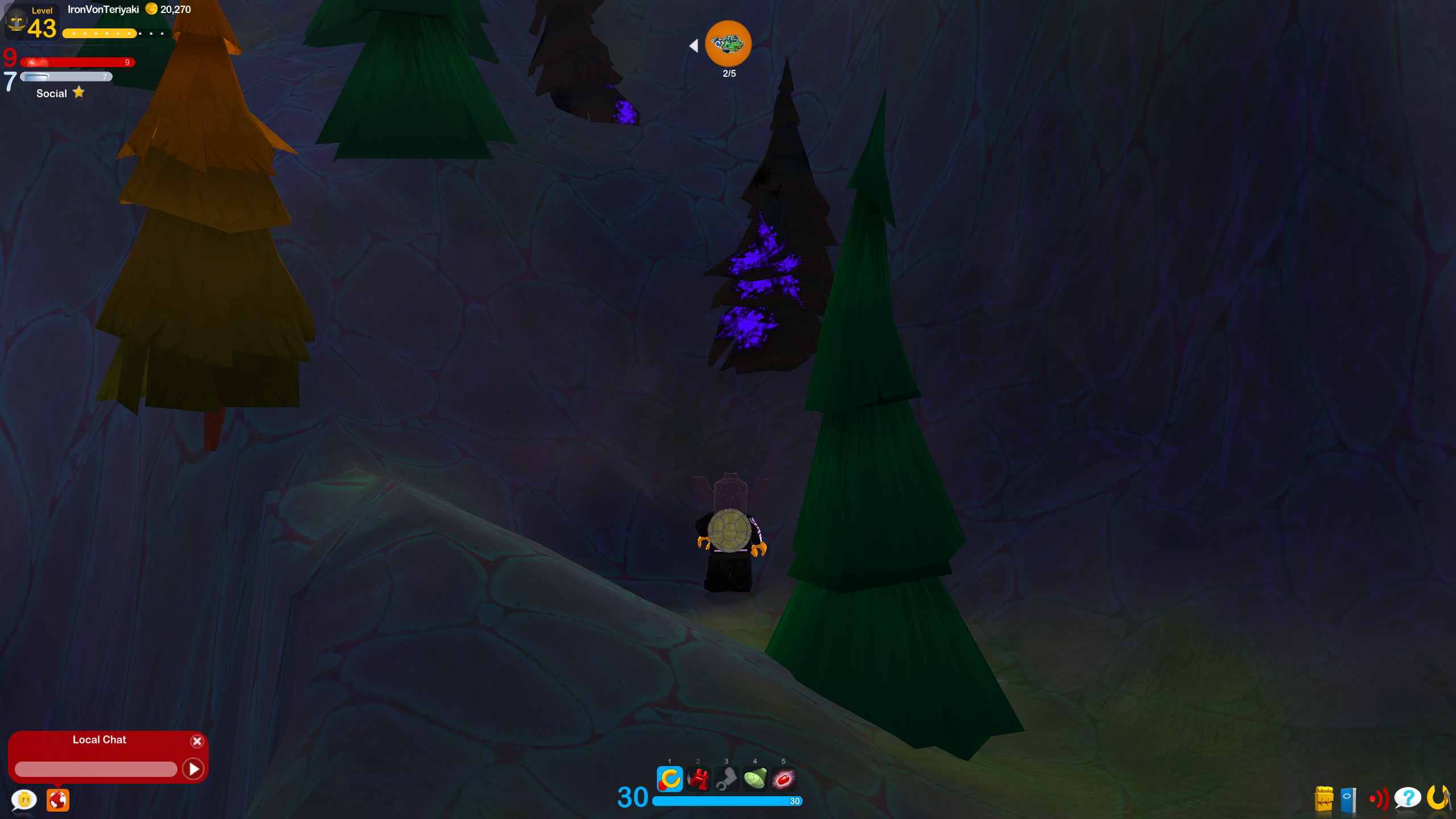
Task: Click the red globe chat icon
Action: point(57,800)
